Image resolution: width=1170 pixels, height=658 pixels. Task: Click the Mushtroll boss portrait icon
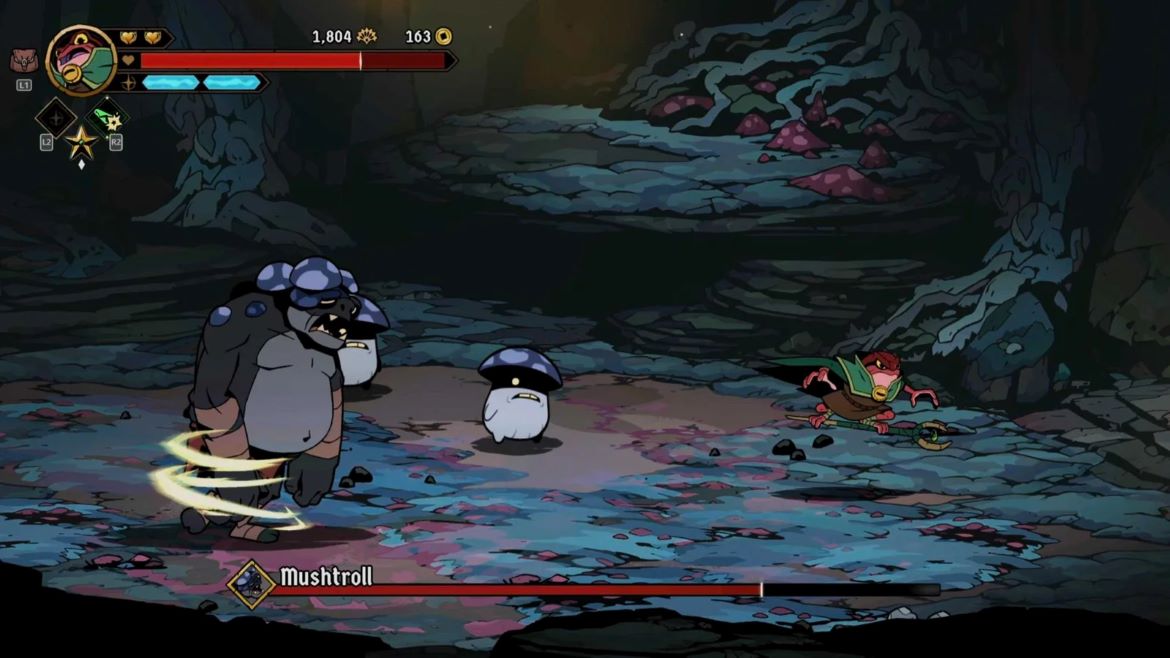point(250,583)
